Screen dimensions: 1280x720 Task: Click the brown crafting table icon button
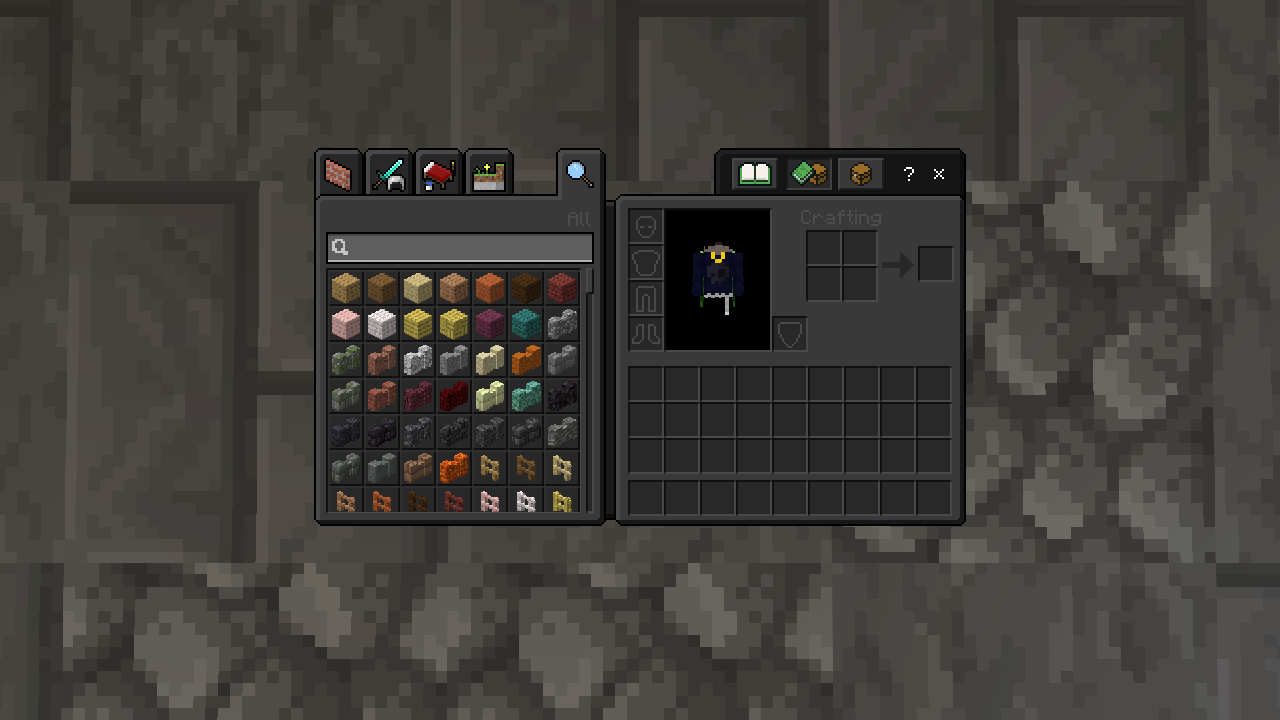pyautogui.click(x=860, y=174)
